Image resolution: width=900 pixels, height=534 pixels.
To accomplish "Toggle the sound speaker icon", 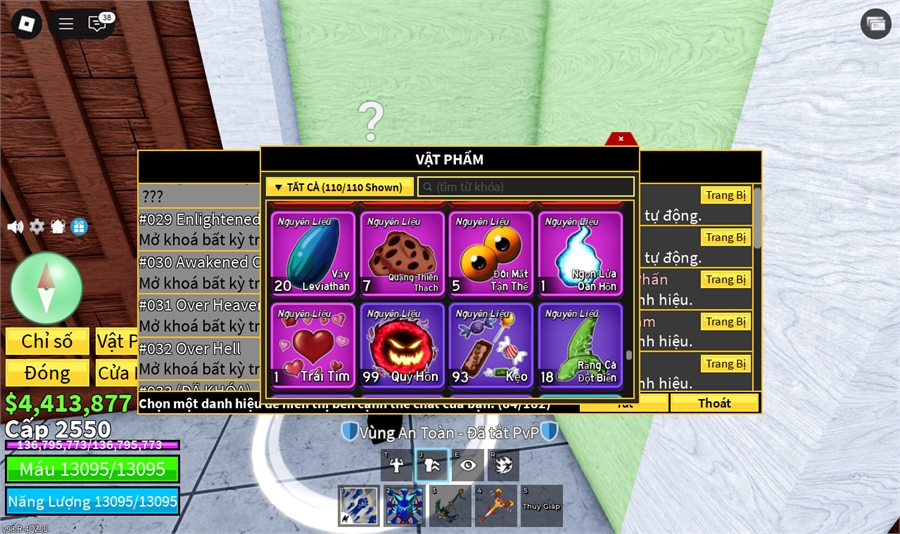I will coord(15,227).
